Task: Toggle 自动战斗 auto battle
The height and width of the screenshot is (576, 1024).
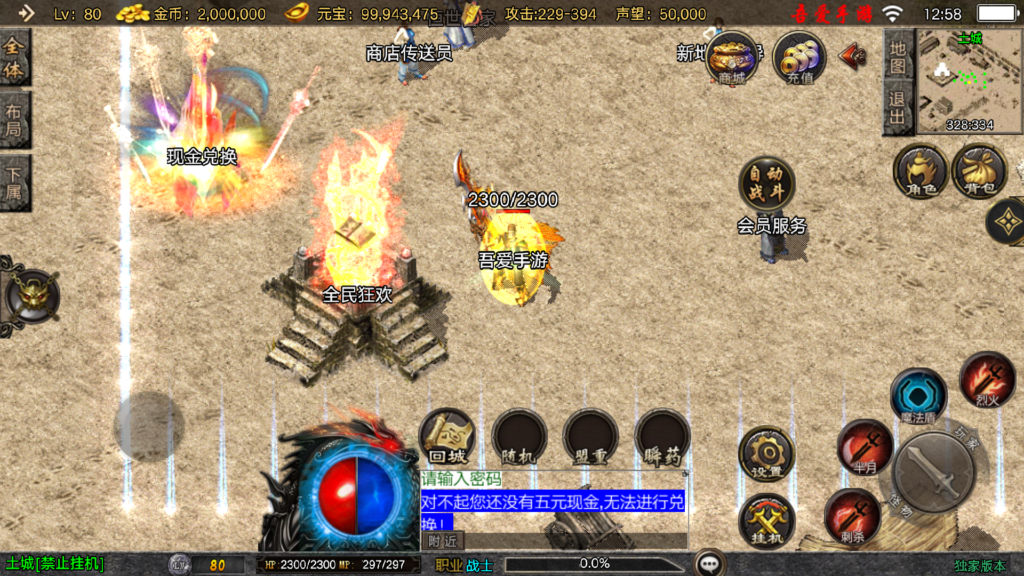Action: 766,184
